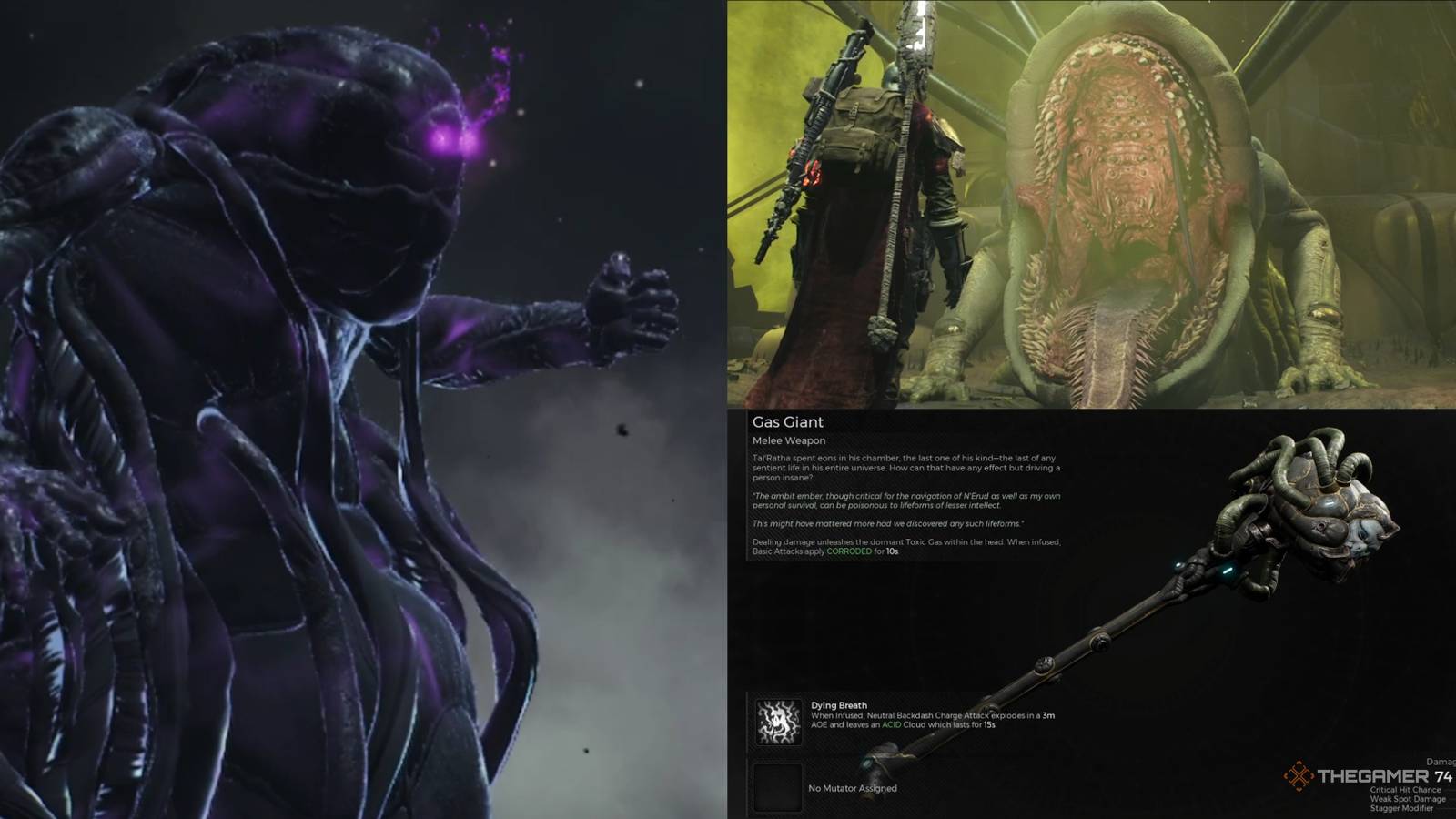Select the Gas Giant title header
Viewport: 1456px width, 819px height.
pyautogui.click(x=787, y=422)
